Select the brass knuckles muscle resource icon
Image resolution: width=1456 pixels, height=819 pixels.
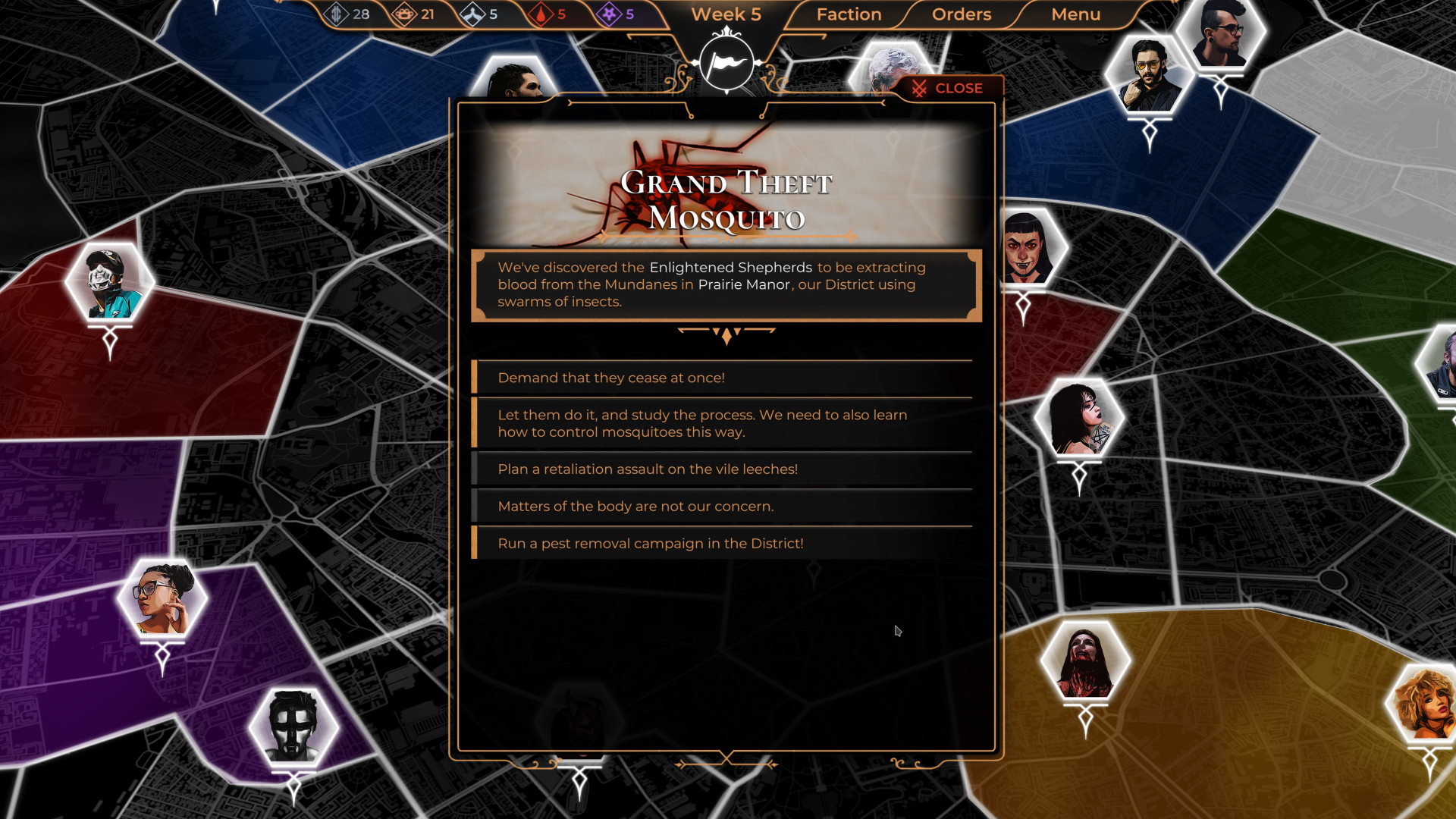(x=404, y=13)
